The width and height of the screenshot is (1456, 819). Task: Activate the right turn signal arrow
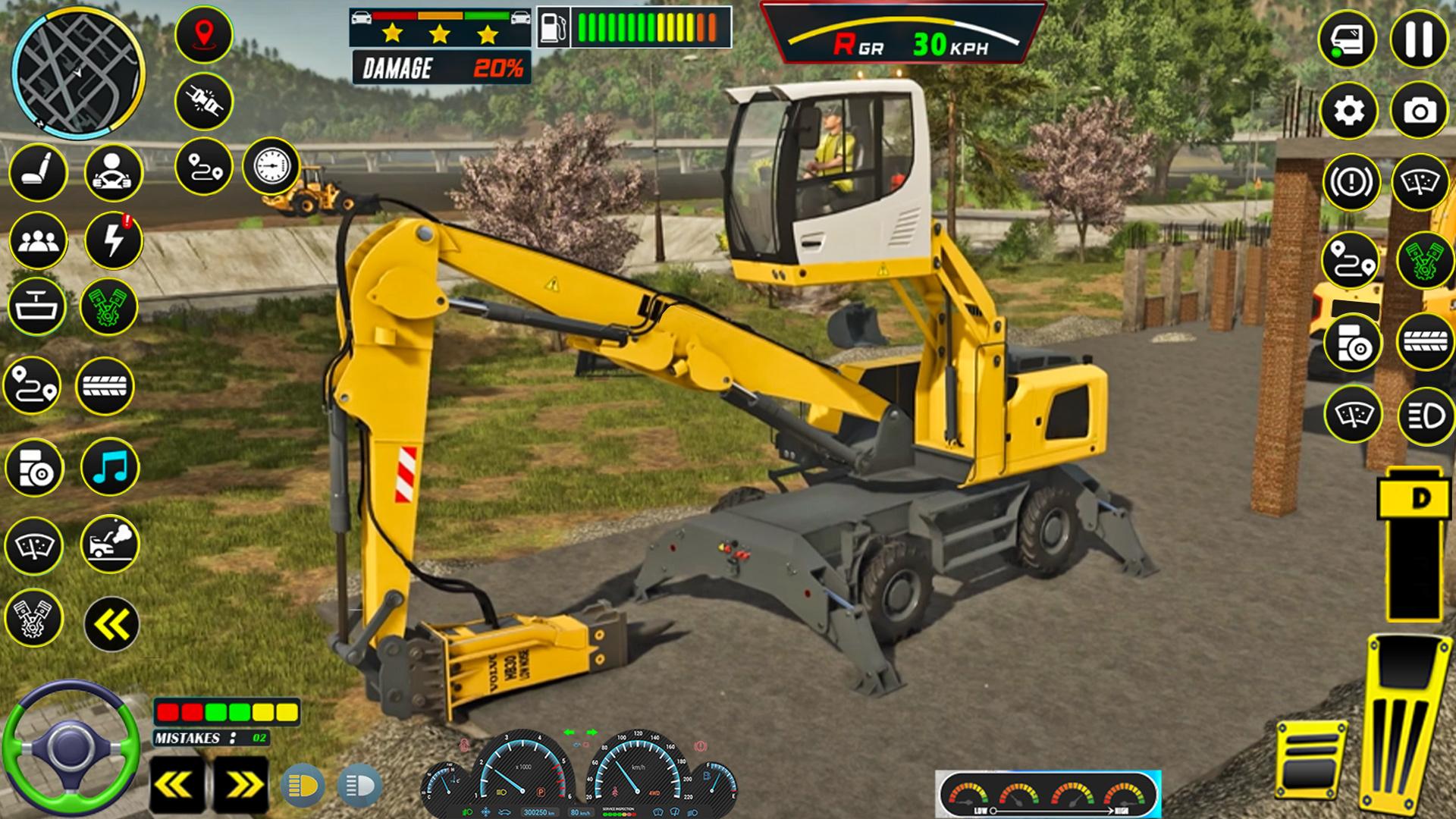click(240, 786)
